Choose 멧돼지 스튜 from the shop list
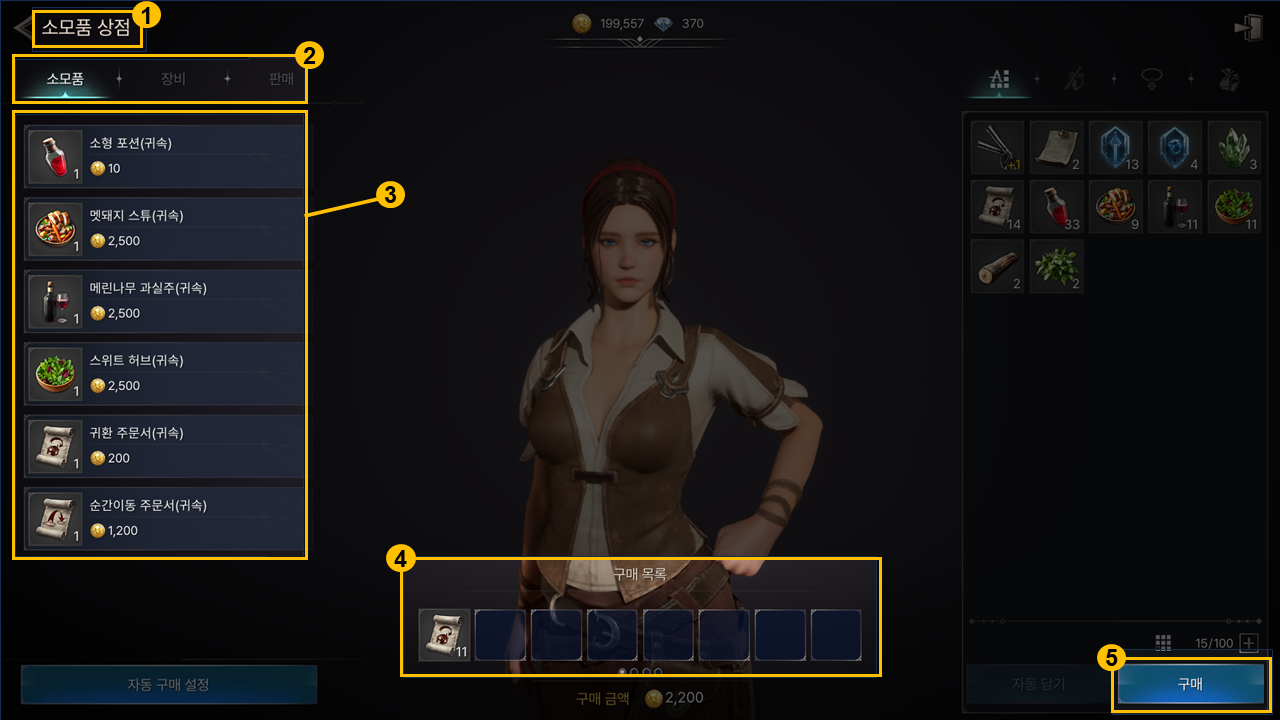The image size is (1280, 720). (165, 229)
